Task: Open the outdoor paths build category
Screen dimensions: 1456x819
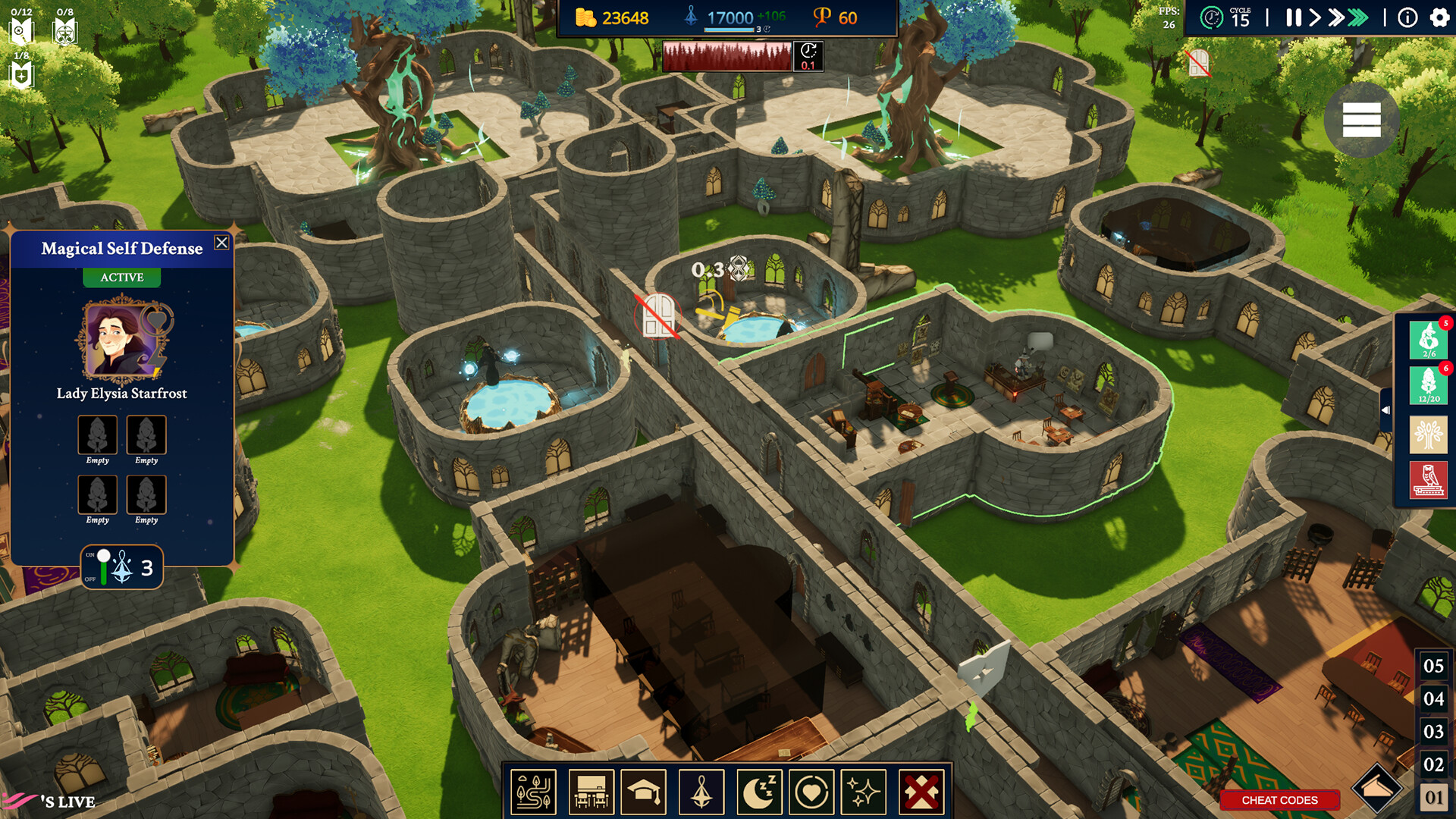Action: (x=534, y=792)
